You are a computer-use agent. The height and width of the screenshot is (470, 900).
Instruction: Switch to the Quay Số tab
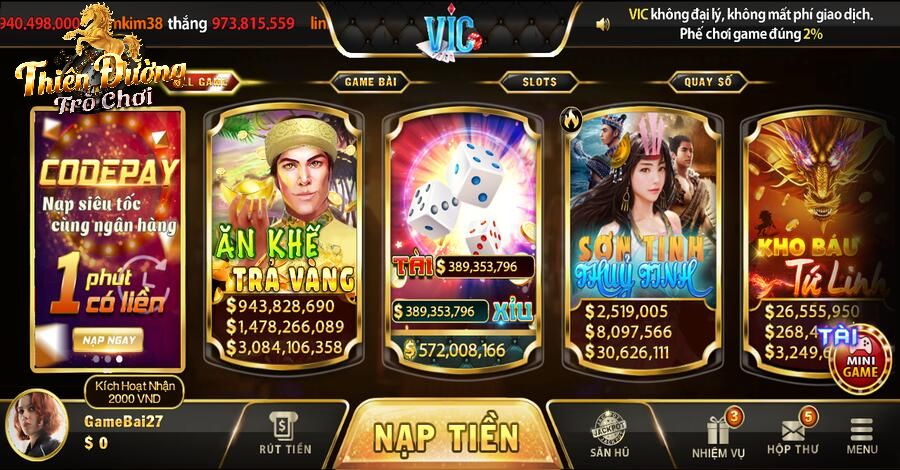(x=708, y=81)
